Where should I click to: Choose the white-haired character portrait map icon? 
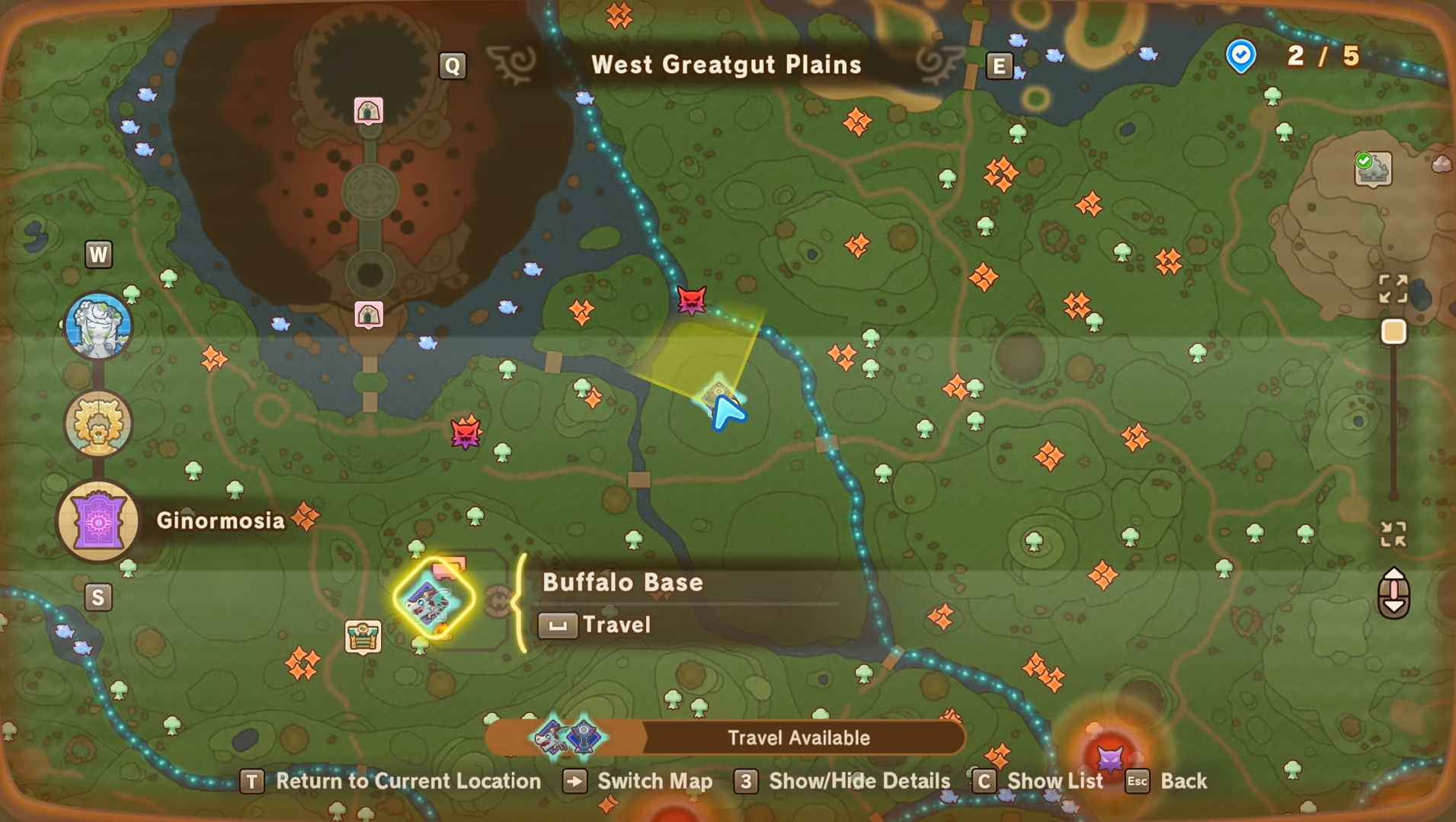(98, 325)
